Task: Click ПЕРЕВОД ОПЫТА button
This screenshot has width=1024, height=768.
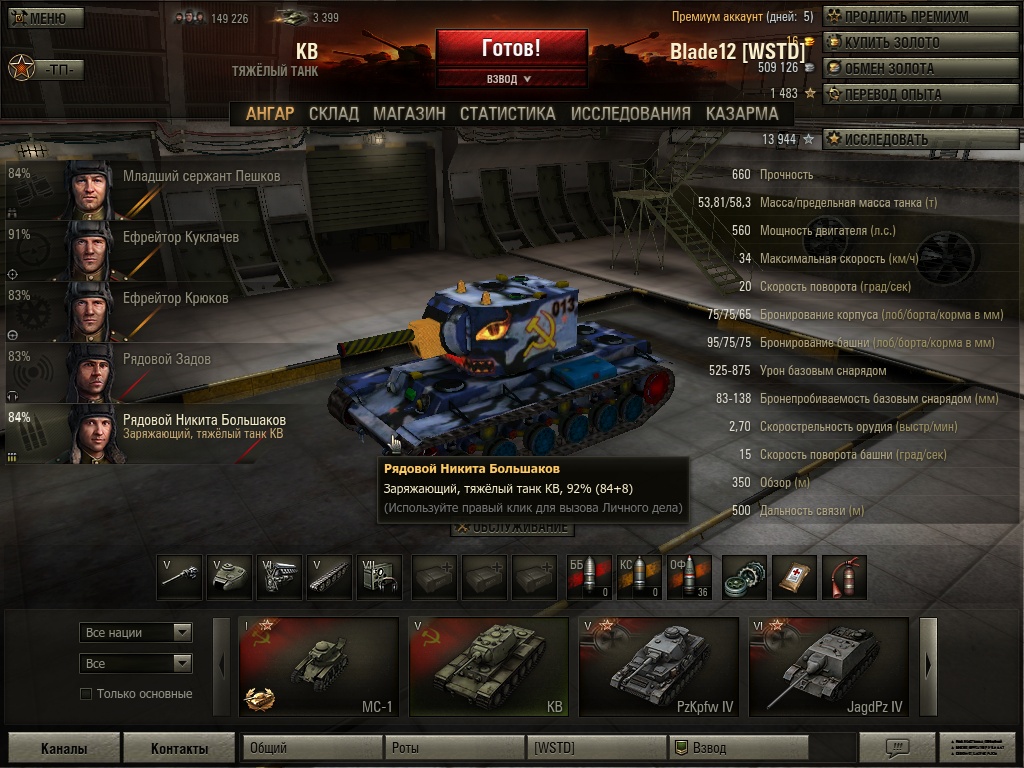Action: (920, 95)
